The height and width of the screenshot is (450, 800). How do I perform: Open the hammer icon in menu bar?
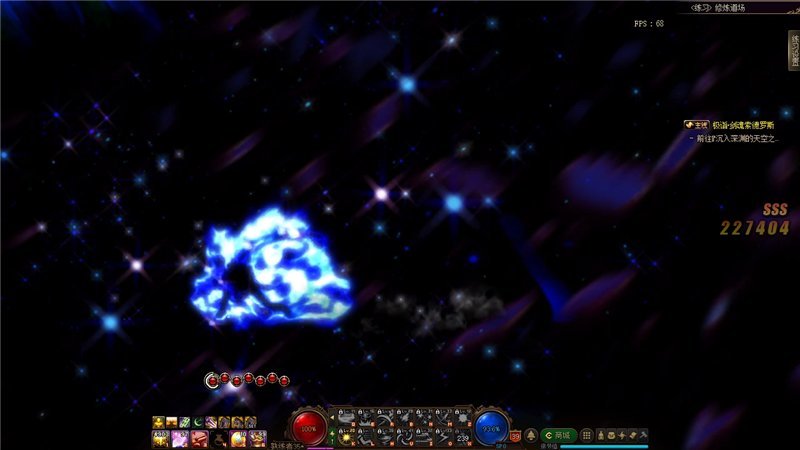tap(644, 435)
